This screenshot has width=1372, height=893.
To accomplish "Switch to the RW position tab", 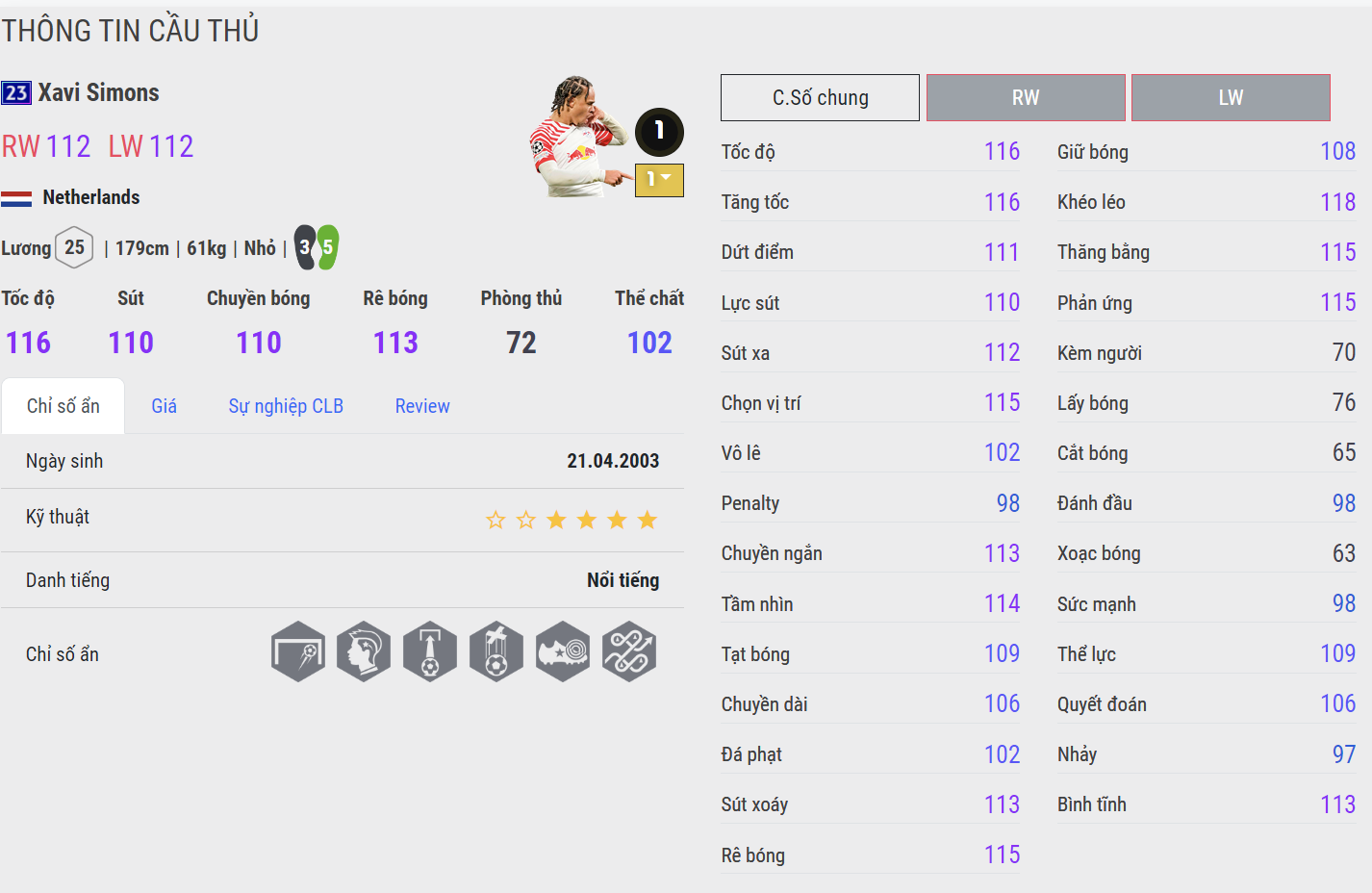I will tap(1026, 98).
